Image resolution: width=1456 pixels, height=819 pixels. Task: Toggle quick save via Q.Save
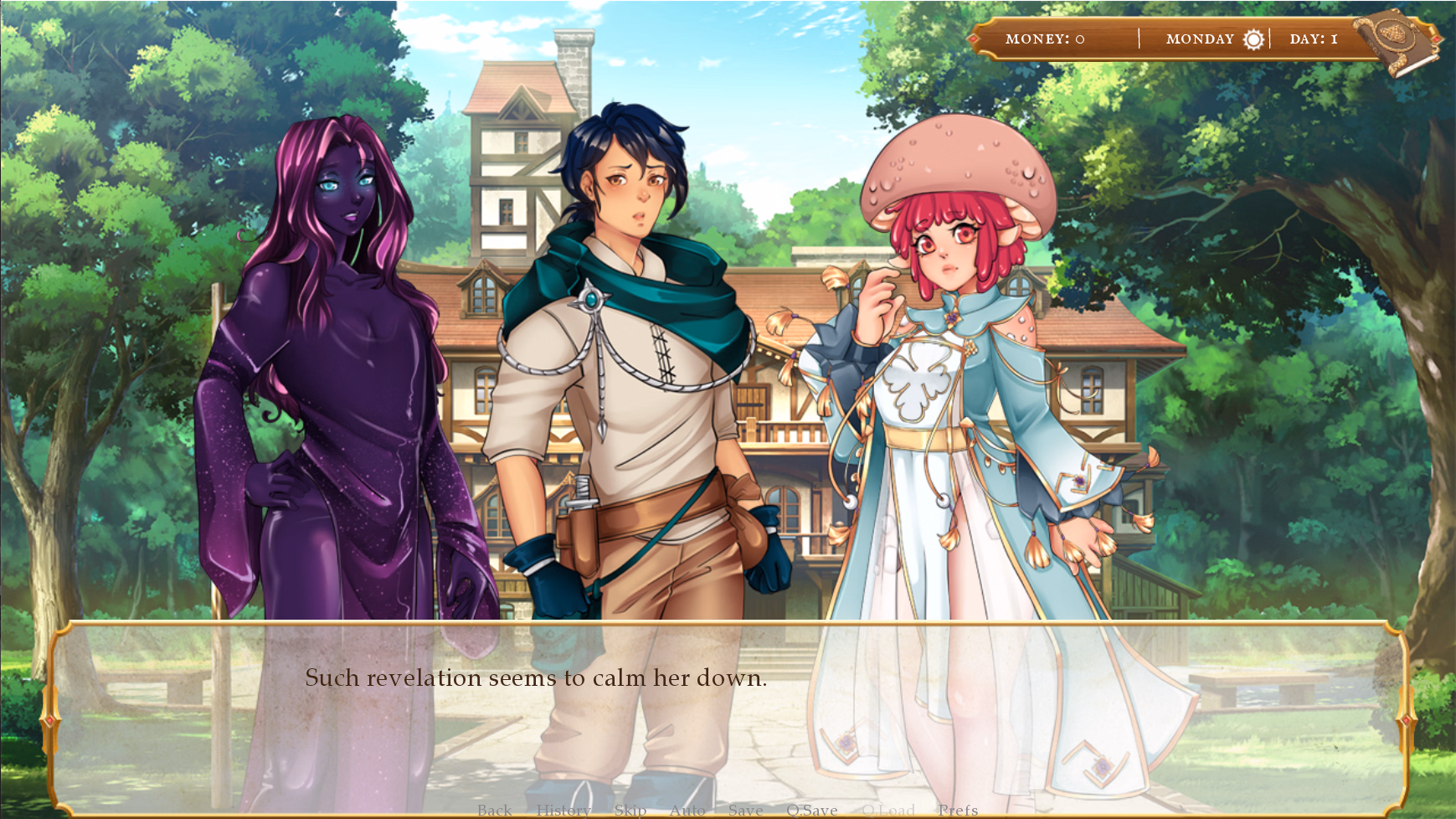pos(810,810)
